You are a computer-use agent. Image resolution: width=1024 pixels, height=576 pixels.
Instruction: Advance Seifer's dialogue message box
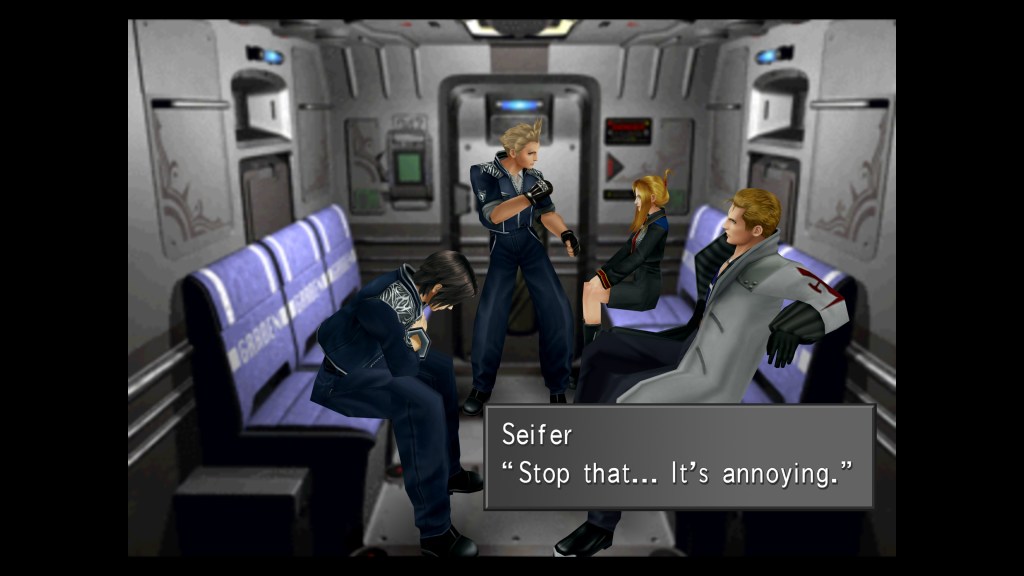(679, 456)
